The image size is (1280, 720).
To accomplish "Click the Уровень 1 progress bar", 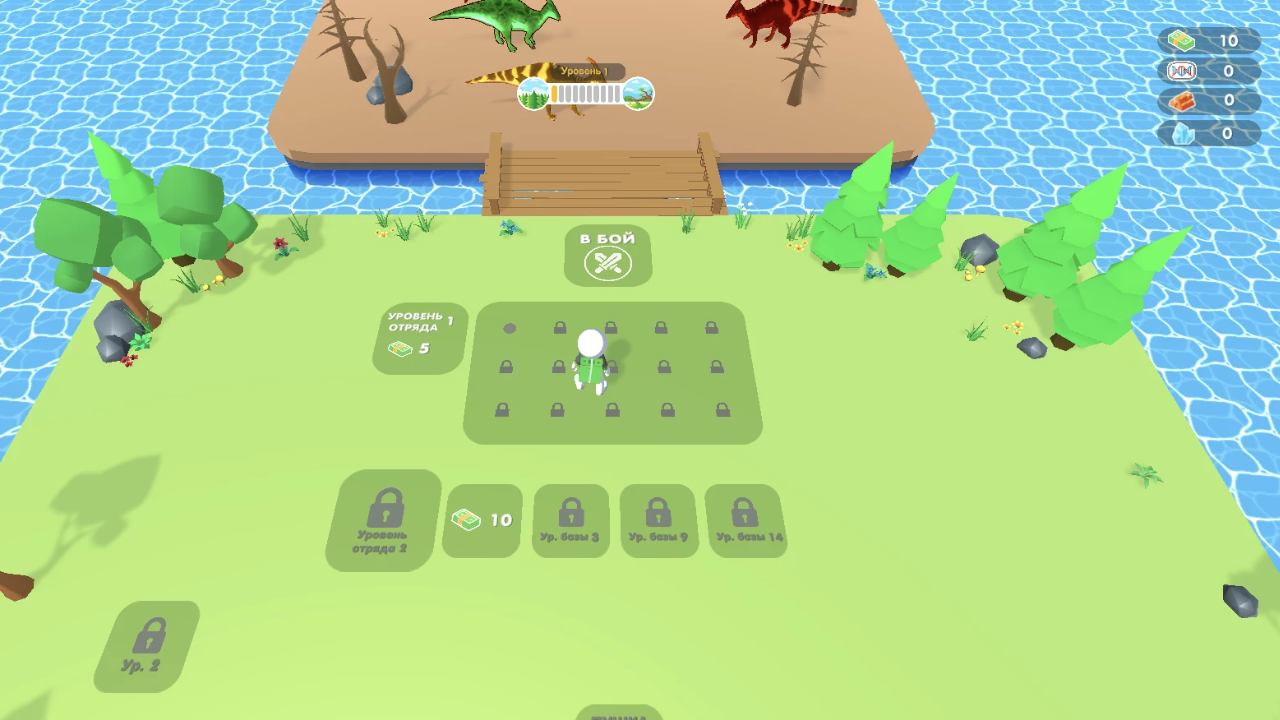I will pos(585,93).
